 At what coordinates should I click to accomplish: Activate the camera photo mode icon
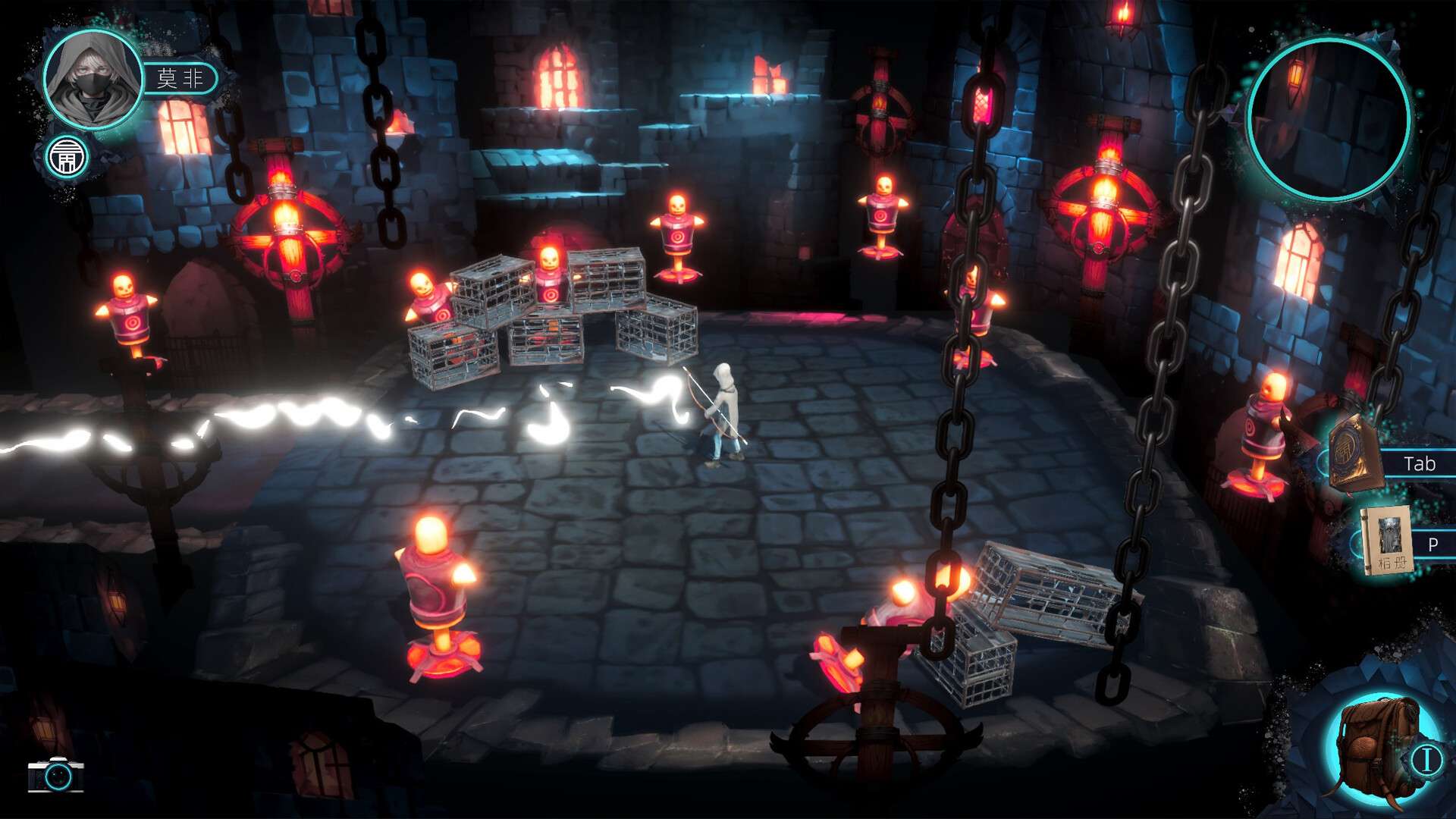(x=56, y=775)
